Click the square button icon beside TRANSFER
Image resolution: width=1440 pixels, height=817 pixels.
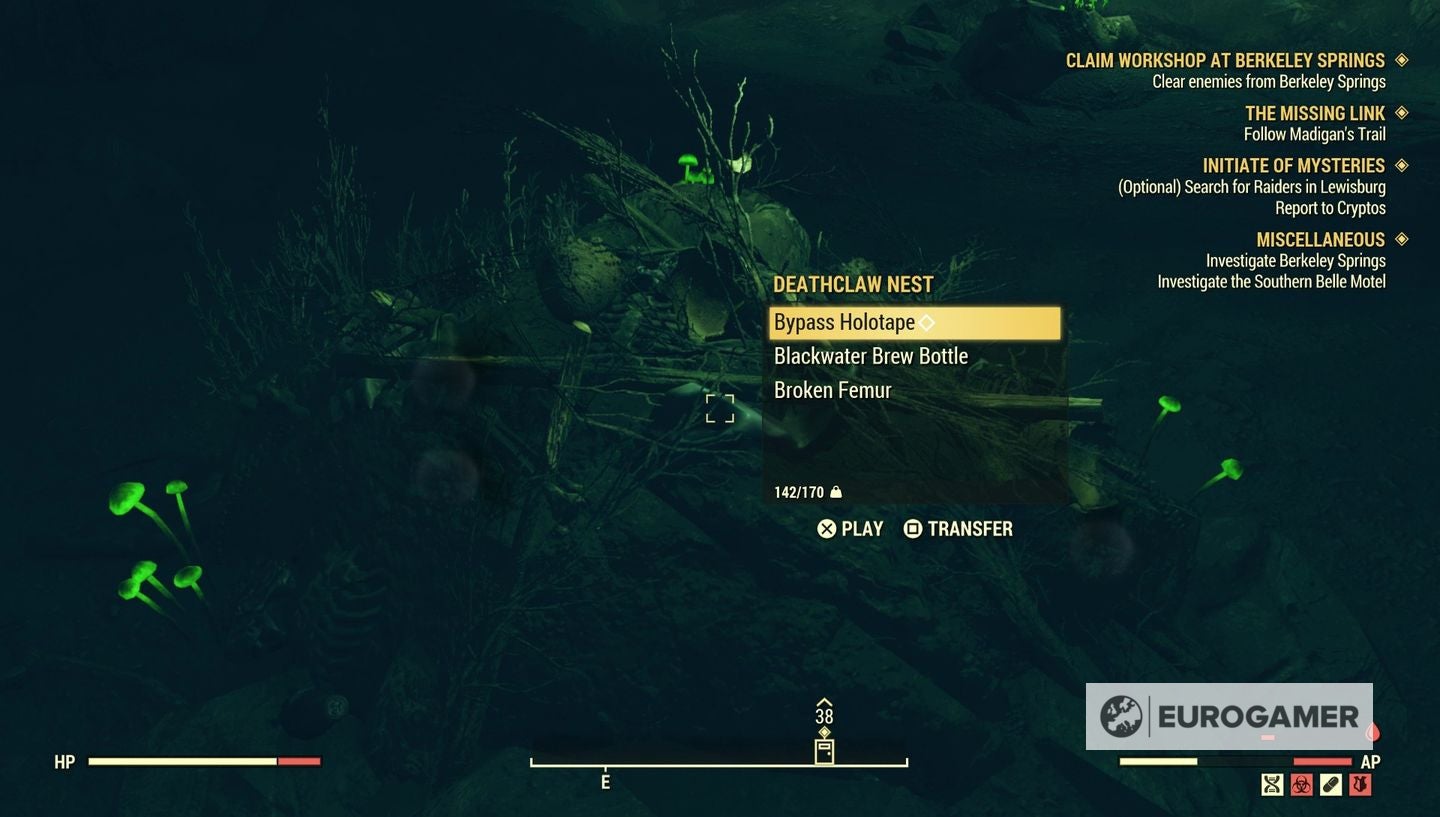point(913,529)
